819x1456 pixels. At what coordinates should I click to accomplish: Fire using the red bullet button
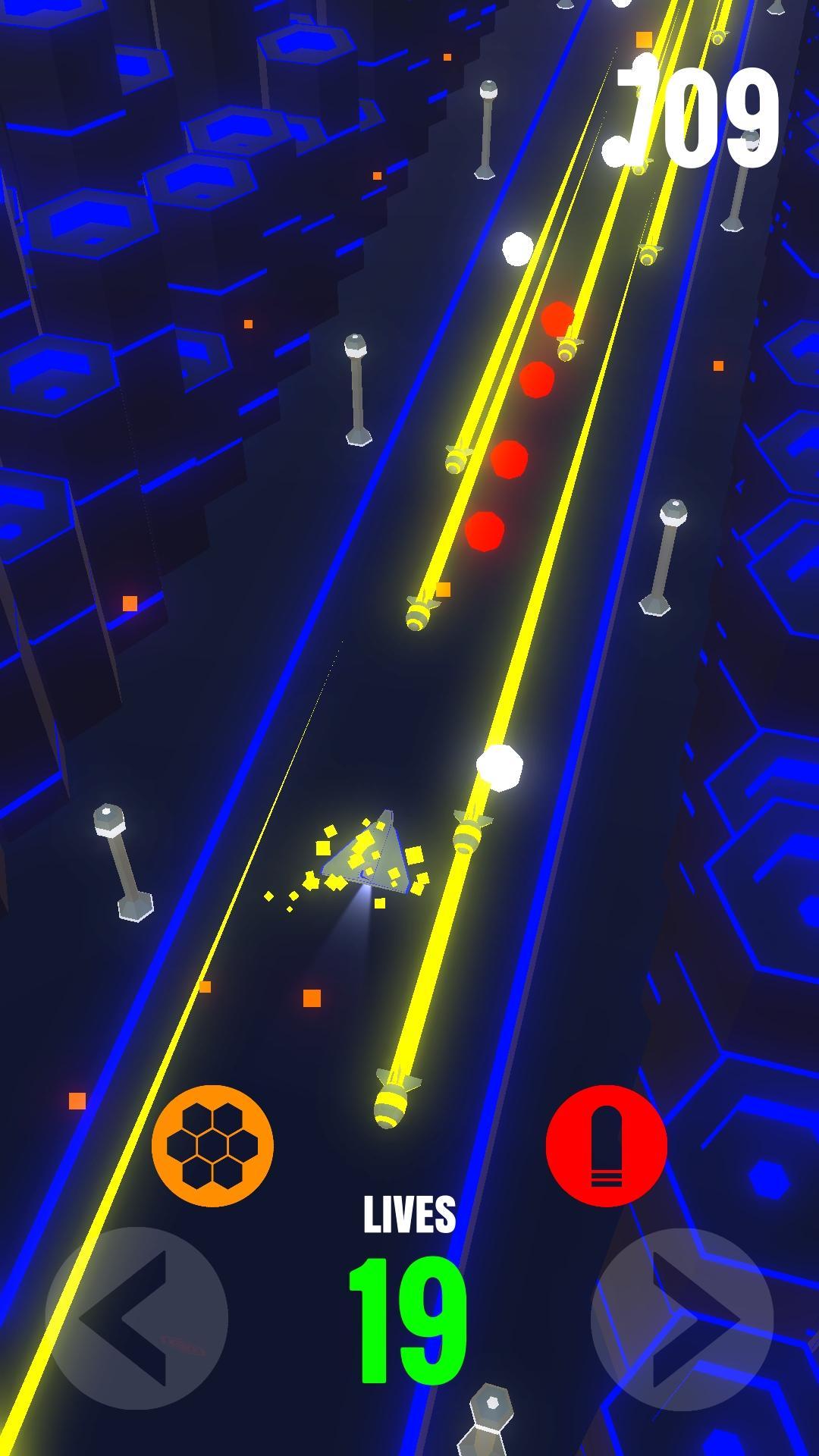click(x=606, y=1145)
